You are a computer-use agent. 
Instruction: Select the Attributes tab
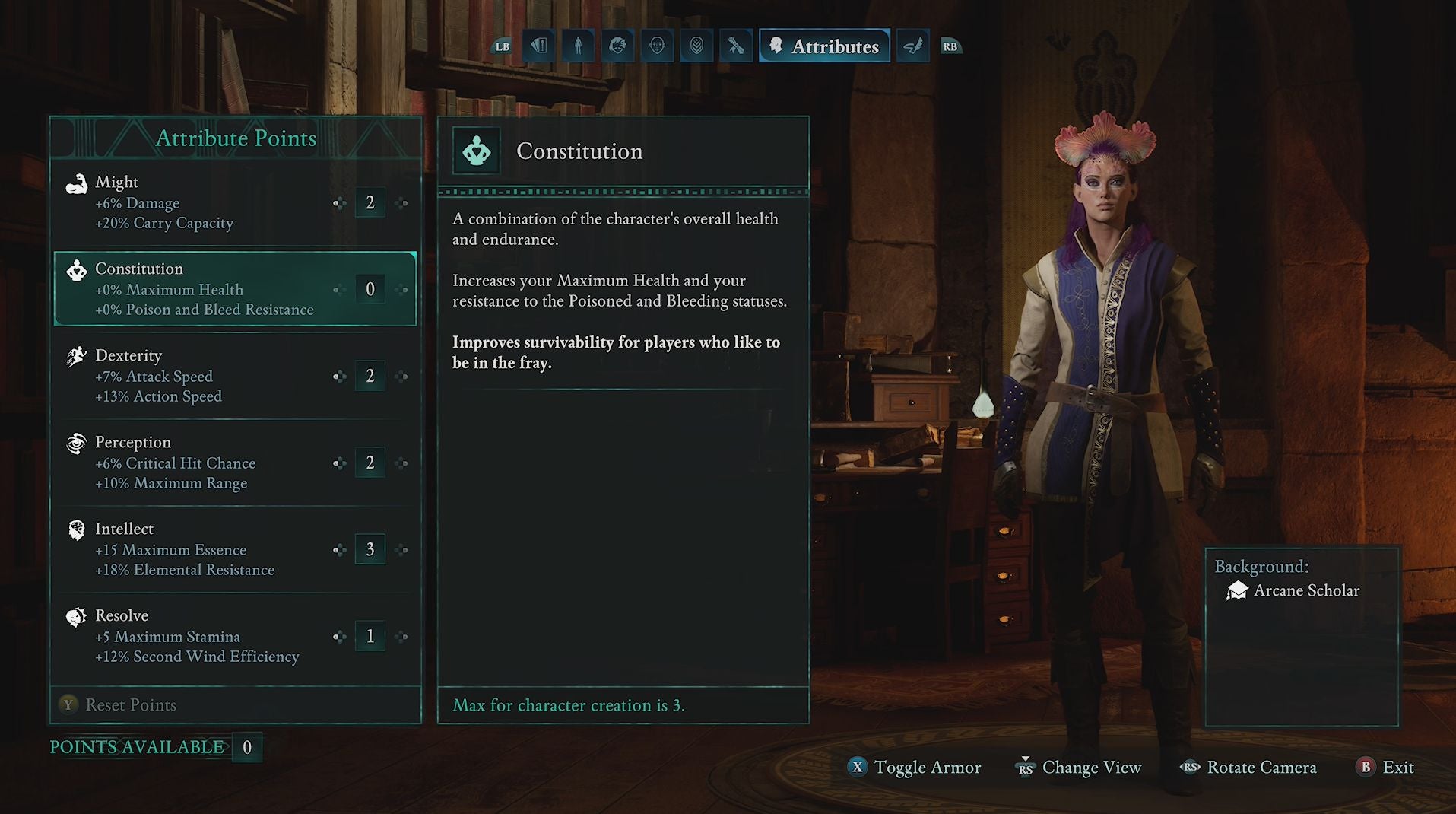825,46
